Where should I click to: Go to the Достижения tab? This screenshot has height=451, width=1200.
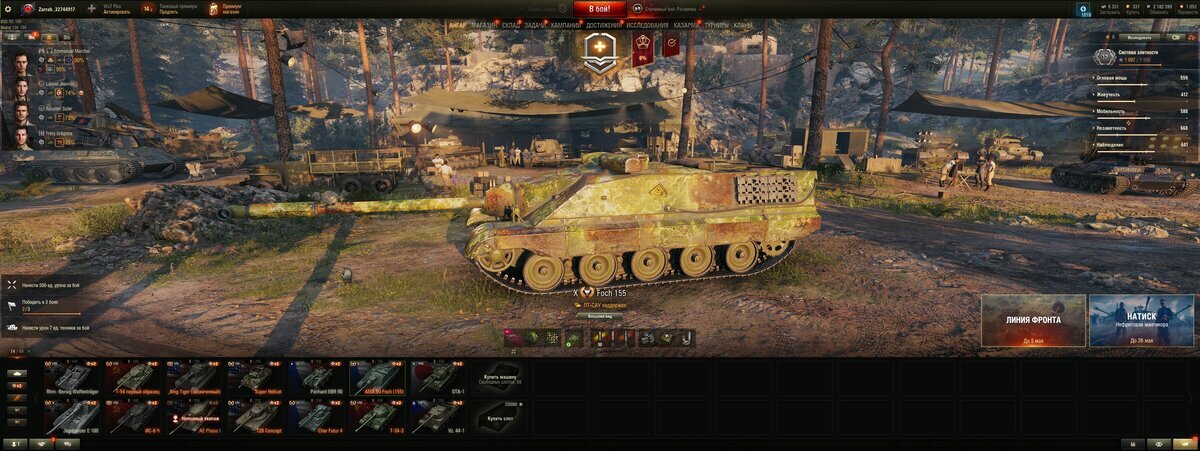coord(602,24)
